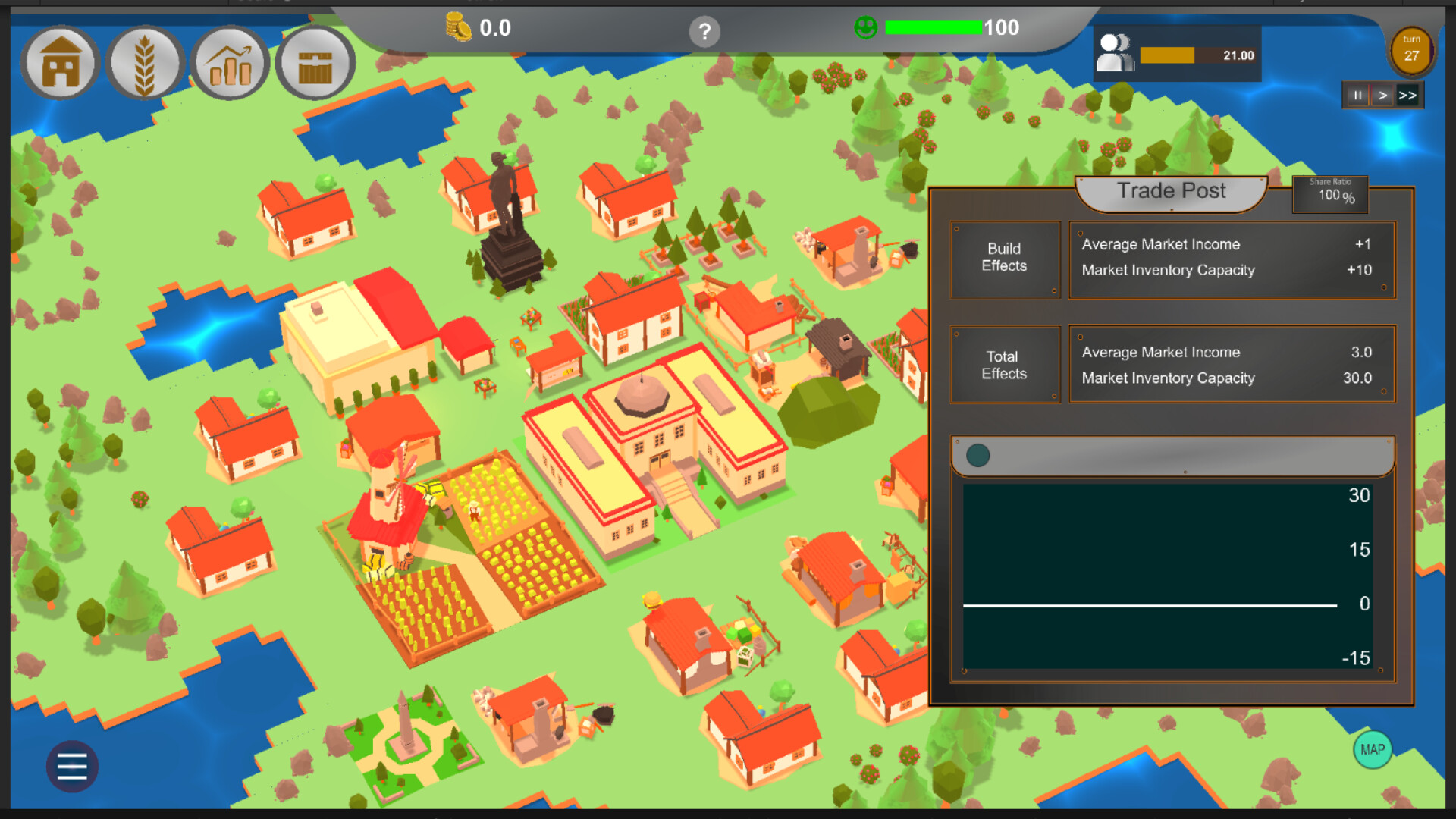Select the wheat resources icon

click(146, 63)
